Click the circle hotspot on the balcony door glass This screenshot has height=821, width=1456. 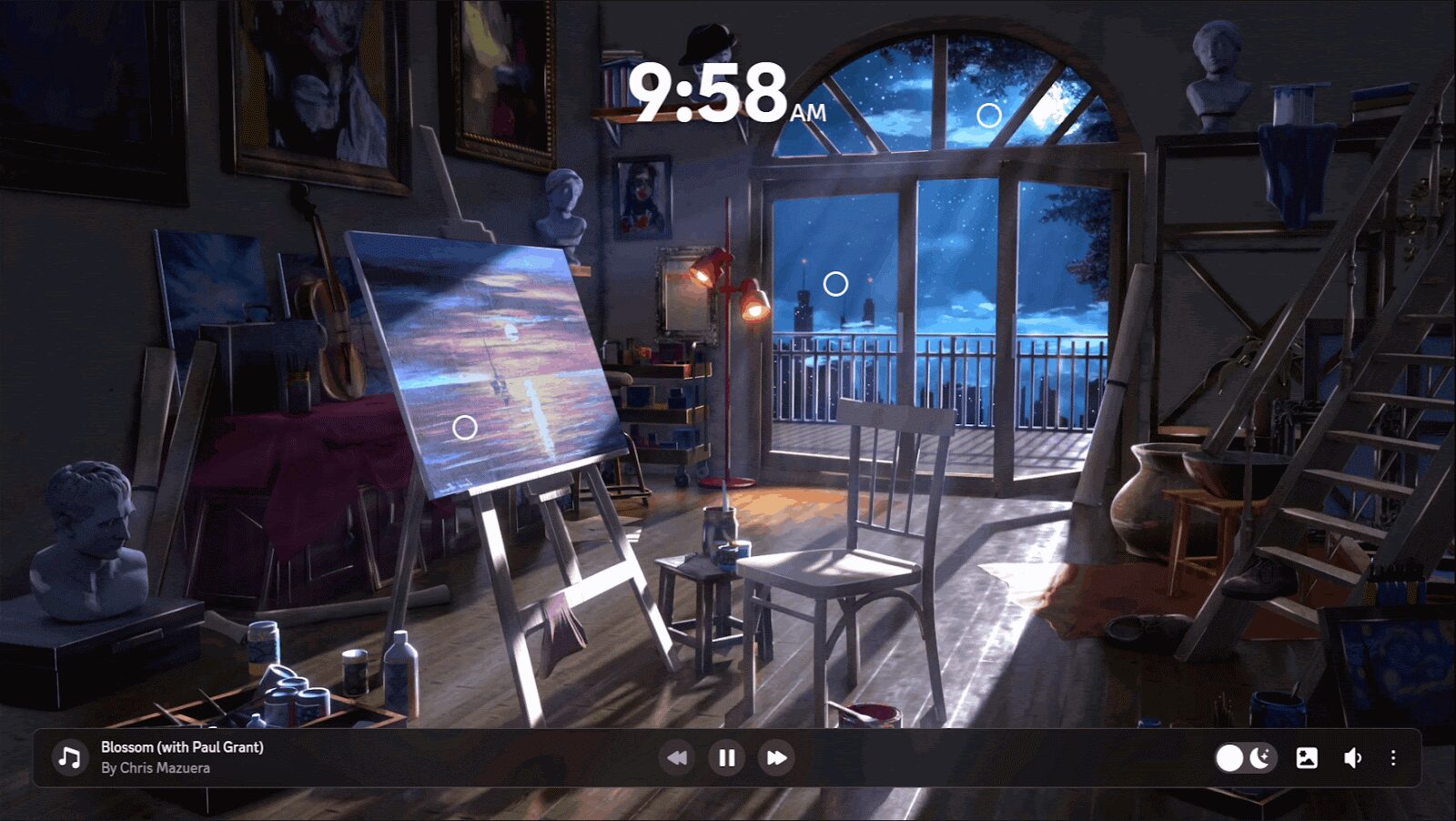coord(835,284)
